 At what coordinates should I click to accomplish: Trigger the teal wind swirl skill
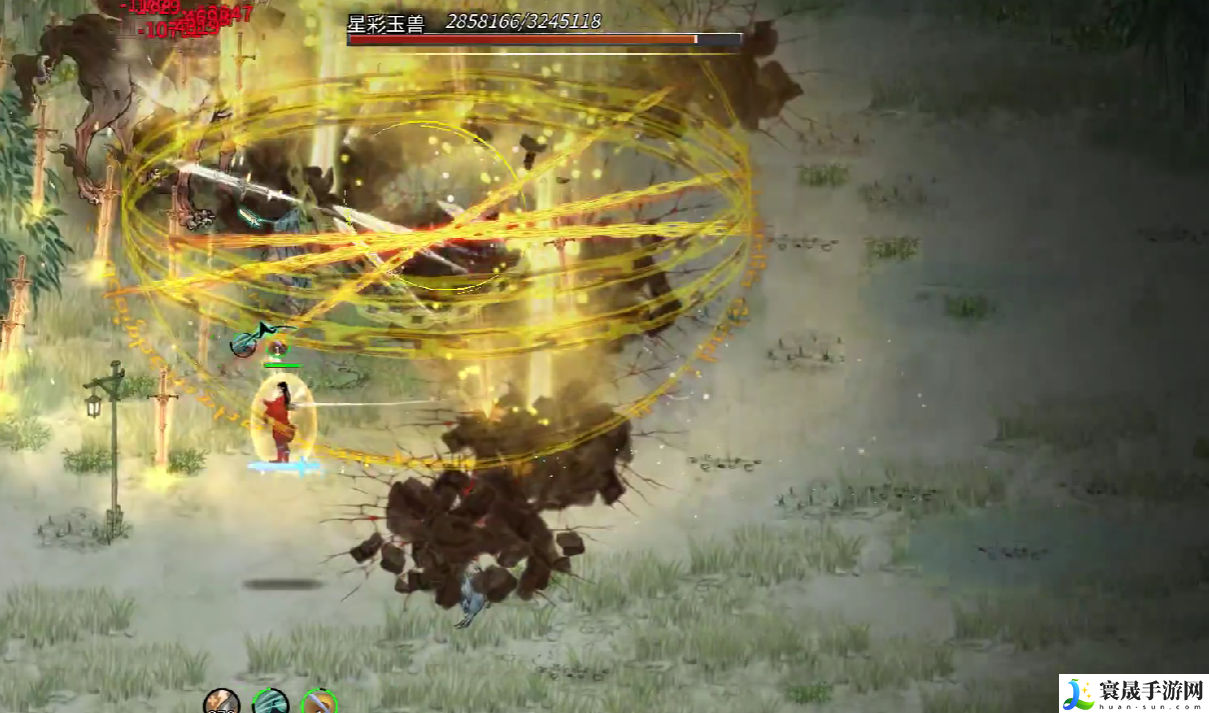point(271,703)
